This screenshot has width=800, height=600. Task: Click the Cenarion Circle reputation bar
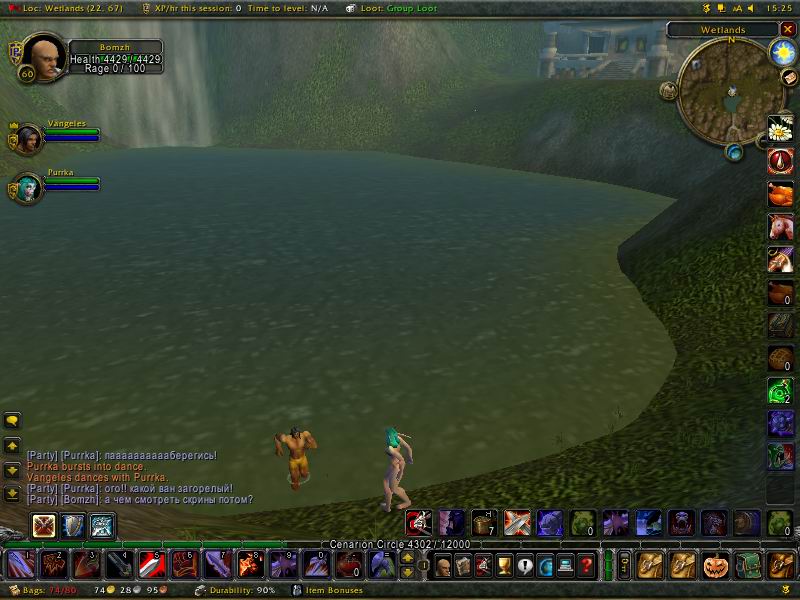(400, 544)
